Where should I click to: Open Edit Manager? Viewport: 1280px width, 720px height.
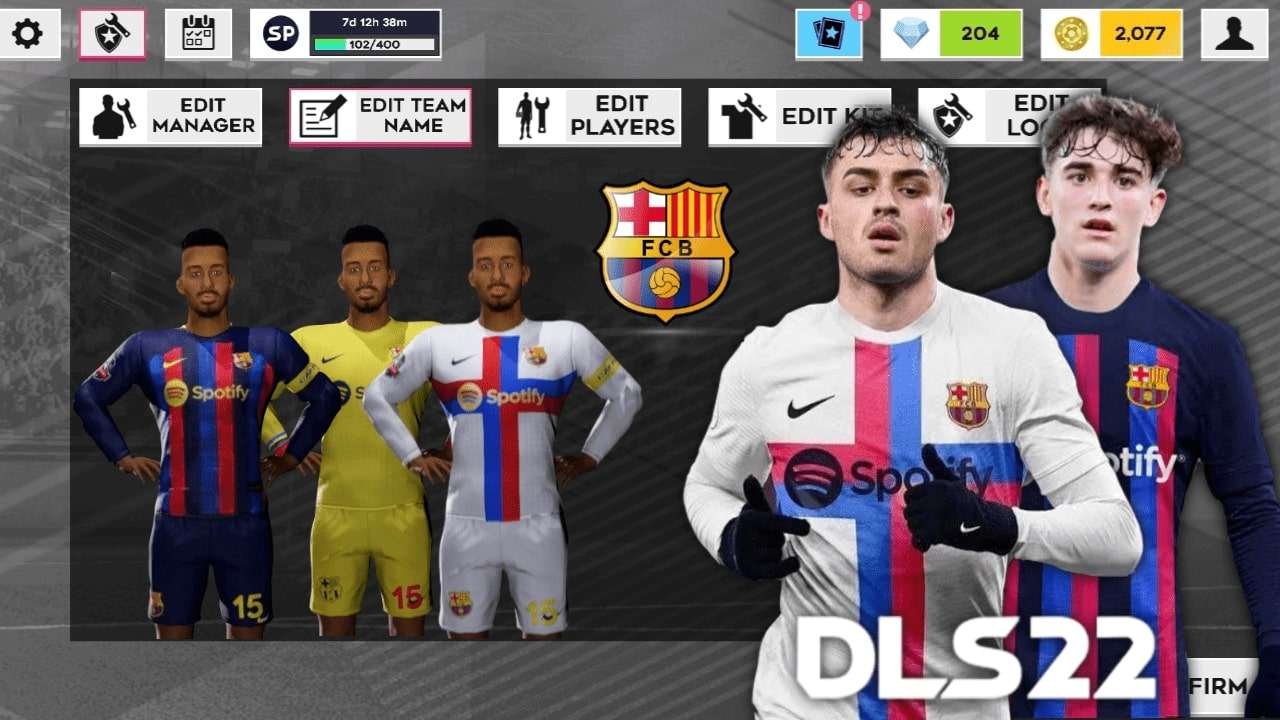(170, 115)
